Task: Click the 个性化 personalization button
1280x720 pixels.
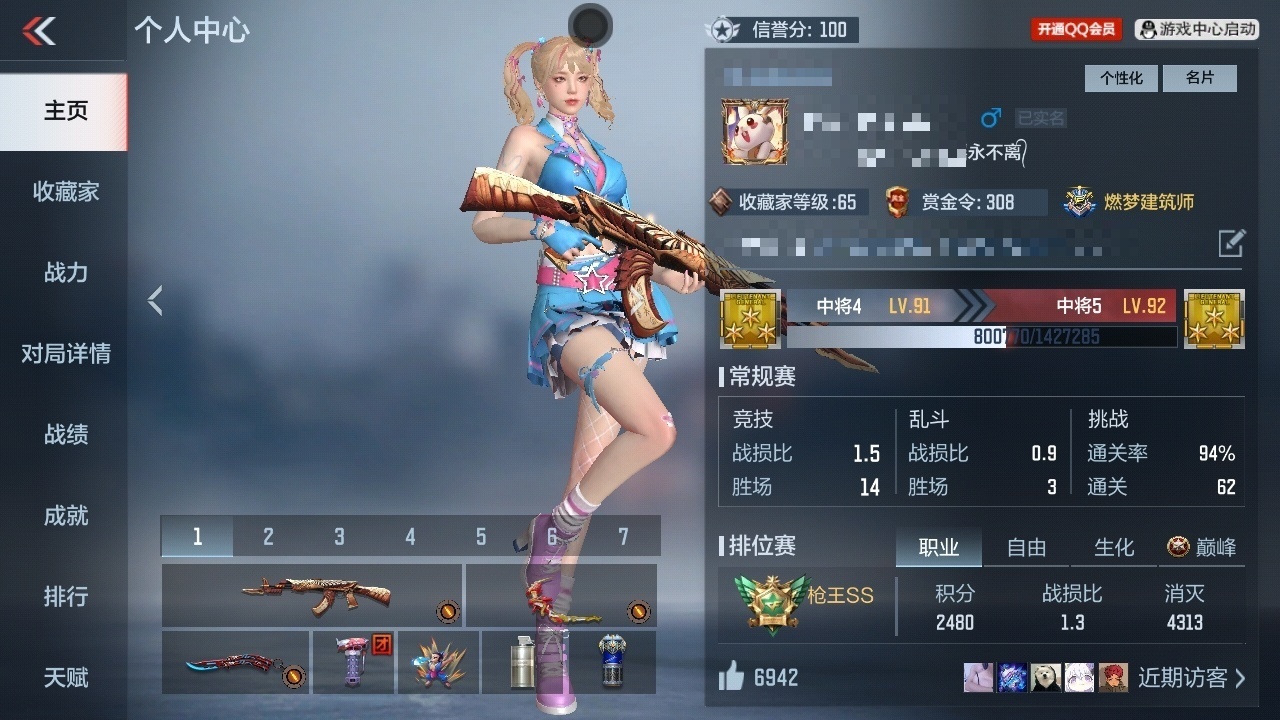Action: point(1121,78)
